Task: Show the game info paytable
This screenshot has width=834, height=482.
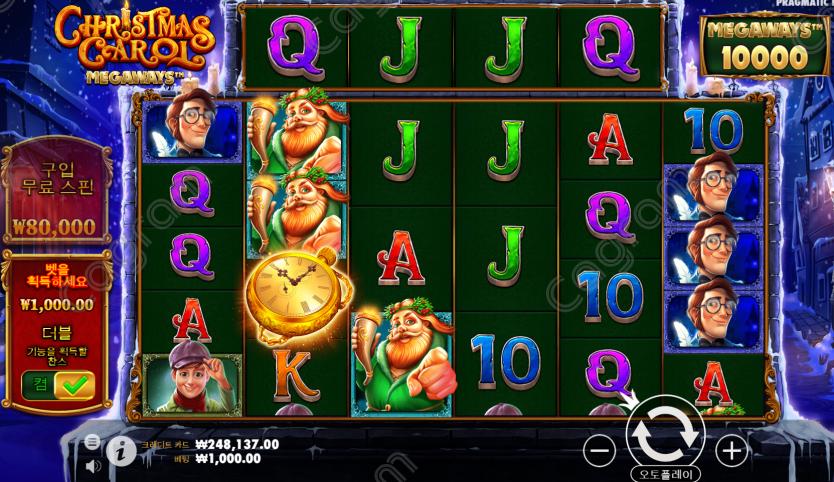Action: (121, 451)
